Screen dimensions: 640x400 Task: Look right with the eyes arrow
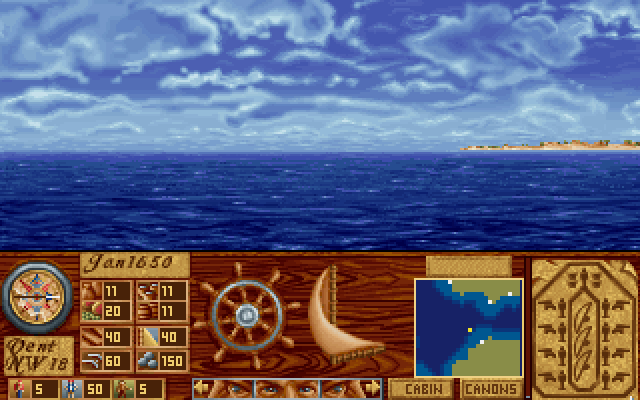coord(373,388)
